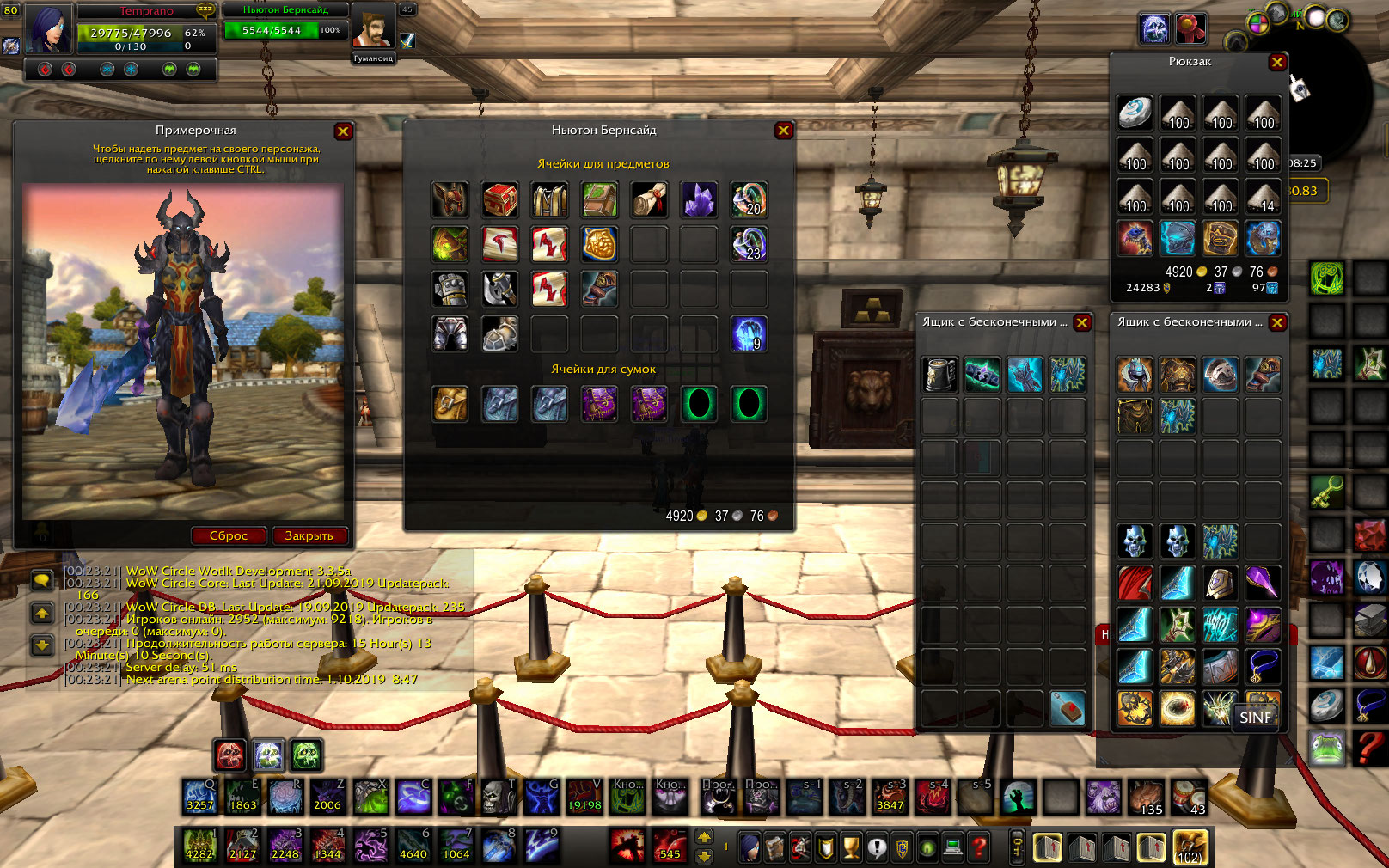This screenshot has height=868, width=1389.
Task: Open the help red question mark
Action: (x=979, y=848)
